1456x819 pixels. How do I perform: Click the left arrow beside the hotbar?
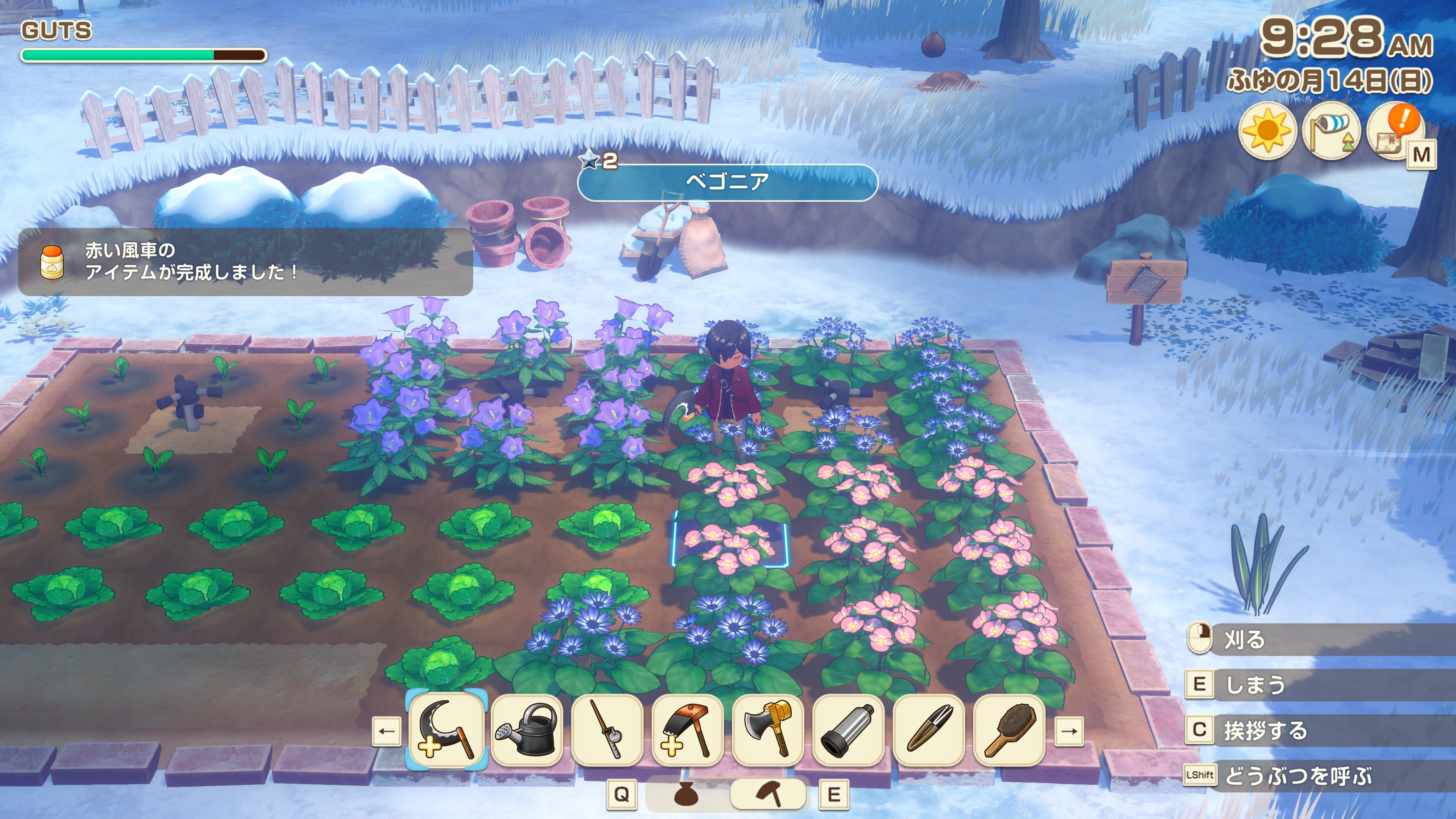[387, 731]
